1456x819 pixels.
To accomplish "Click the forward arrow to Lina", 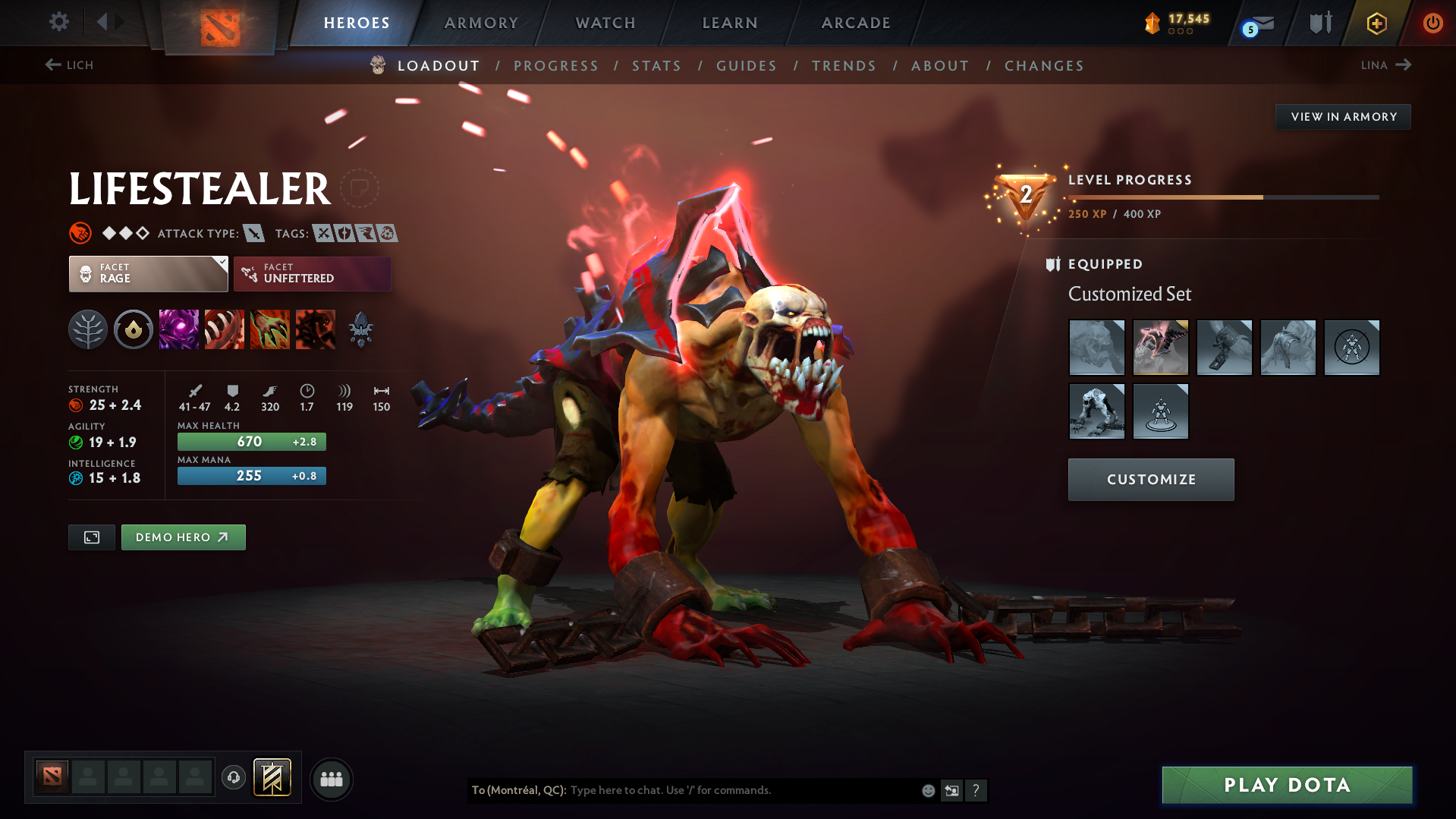I will coord(1404,65).
